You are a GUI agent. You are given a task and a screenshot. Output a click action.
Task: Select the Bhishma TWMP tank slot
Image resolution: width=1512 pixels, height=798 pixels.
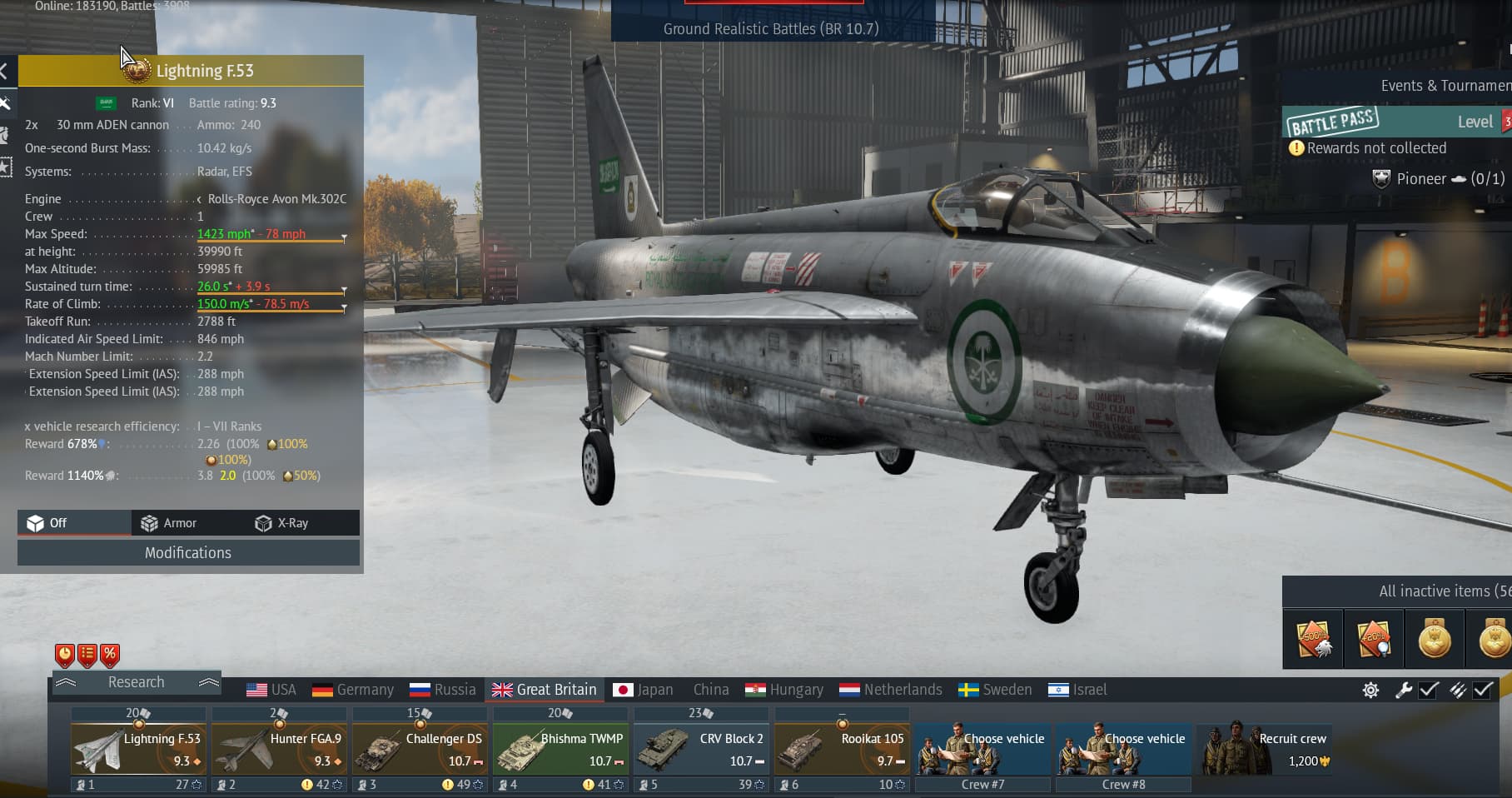pos(560,749)
